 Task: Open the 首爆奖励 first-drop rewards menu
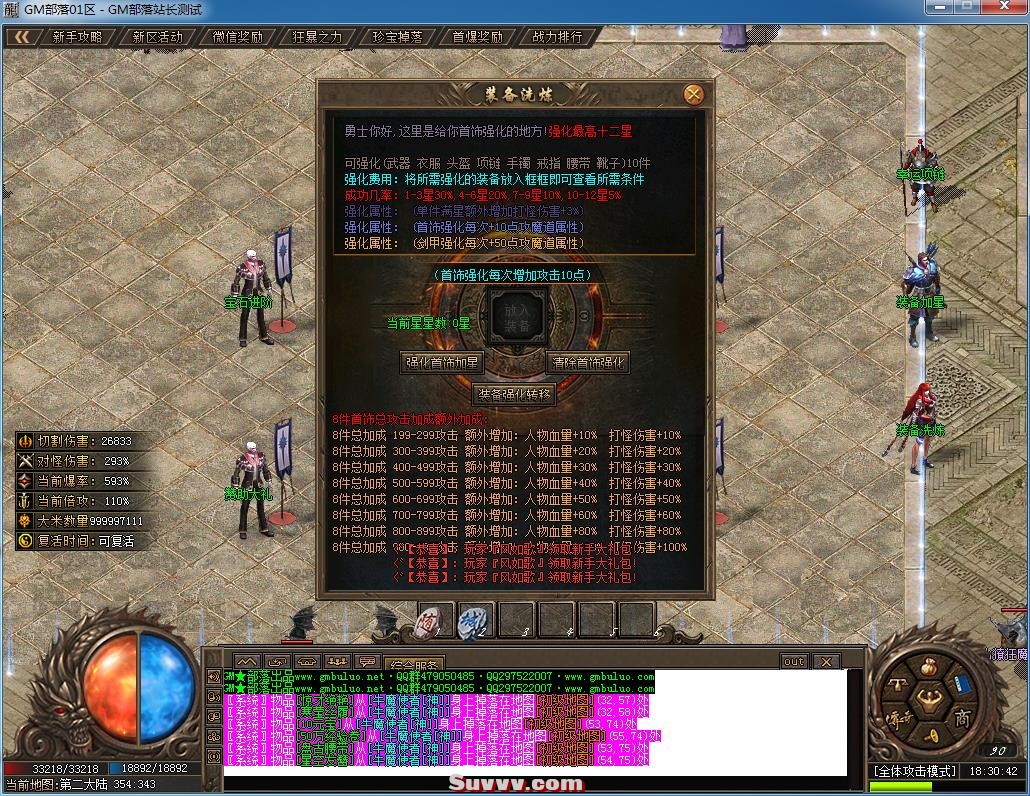[477, 37]
